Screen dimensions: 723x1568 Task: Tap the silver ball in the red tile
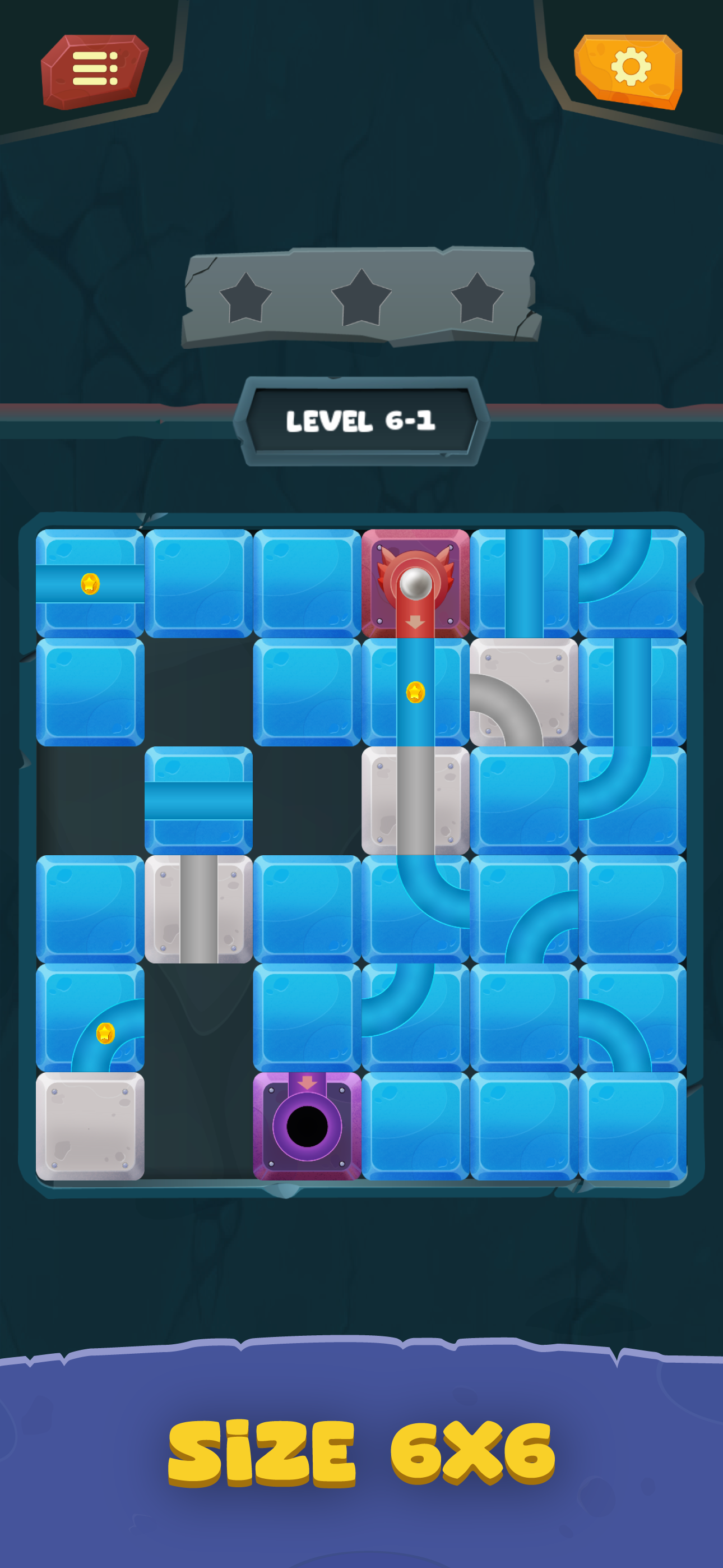[416, 583]
